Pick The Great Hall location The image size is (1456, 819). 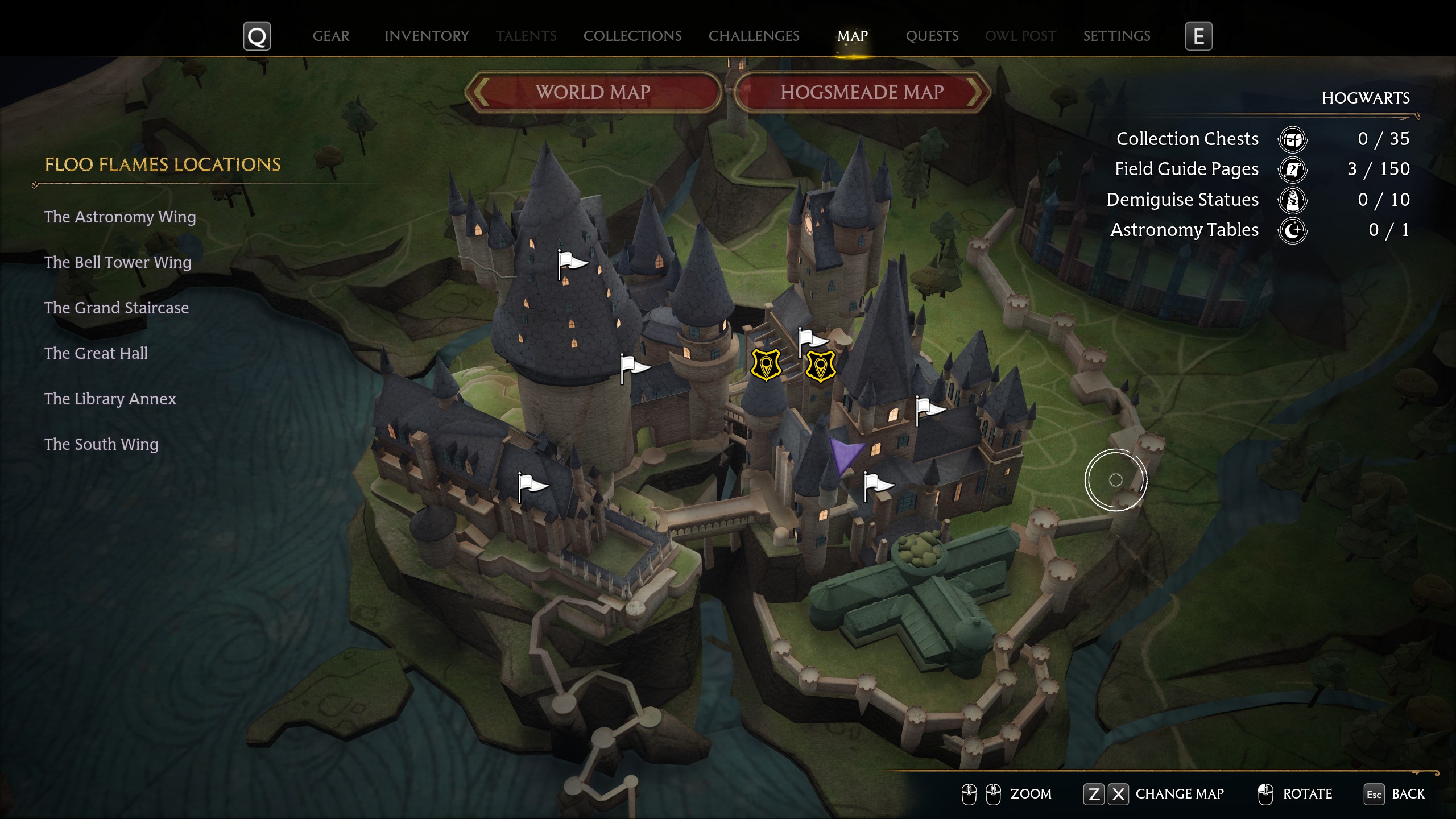[x=96, y=353]
